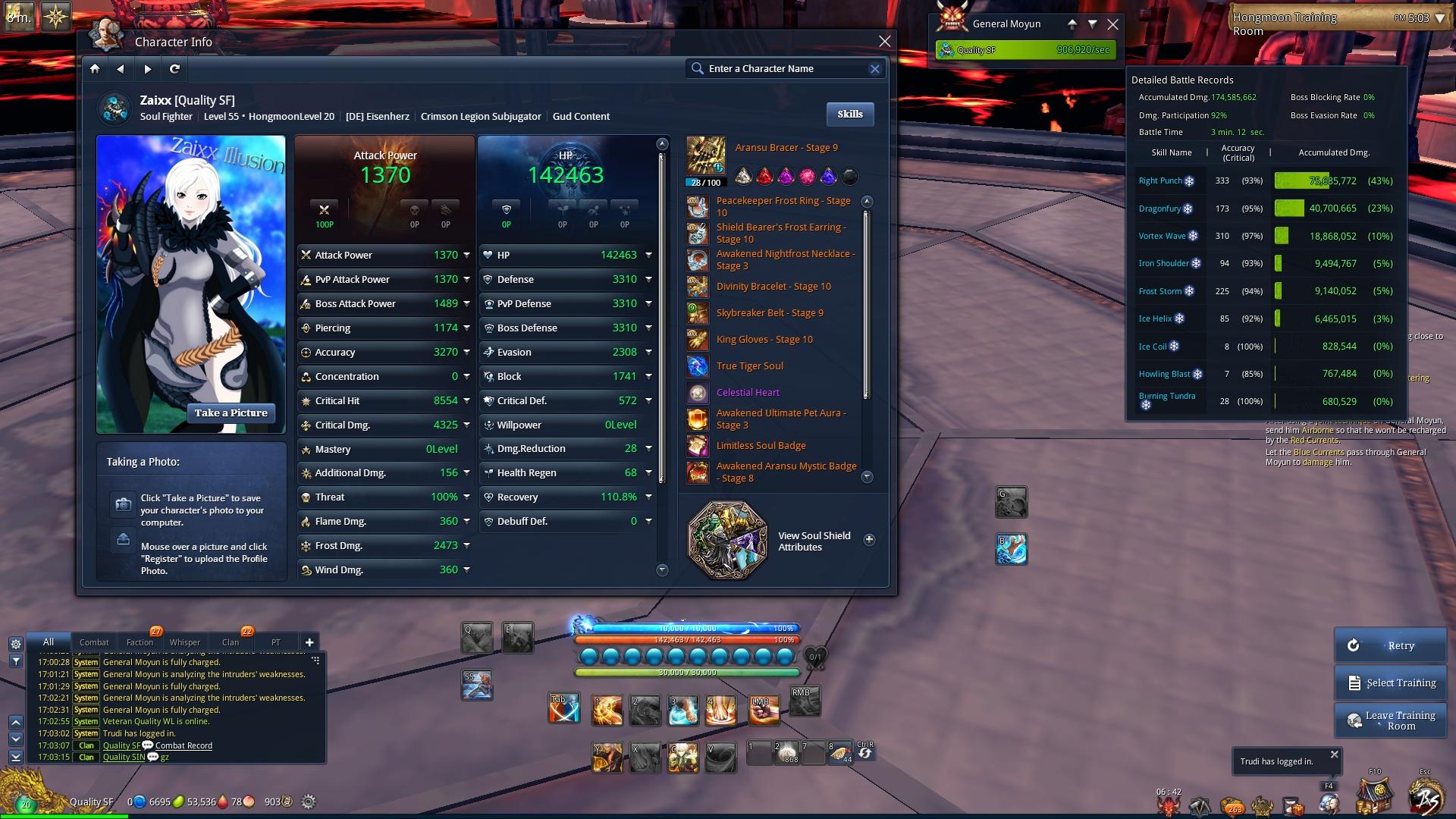Open the Skills page

849,115
